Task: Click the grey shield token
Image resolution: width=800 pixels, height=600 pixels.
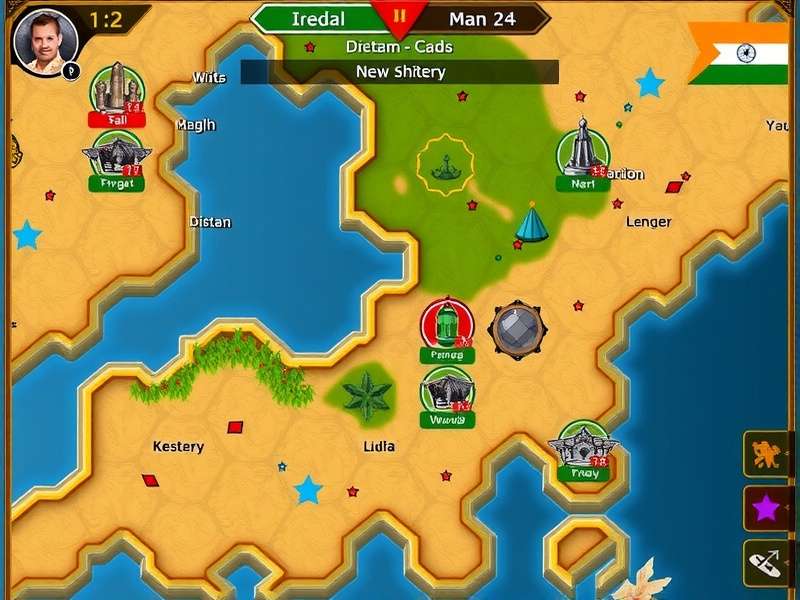Action: 517,328
